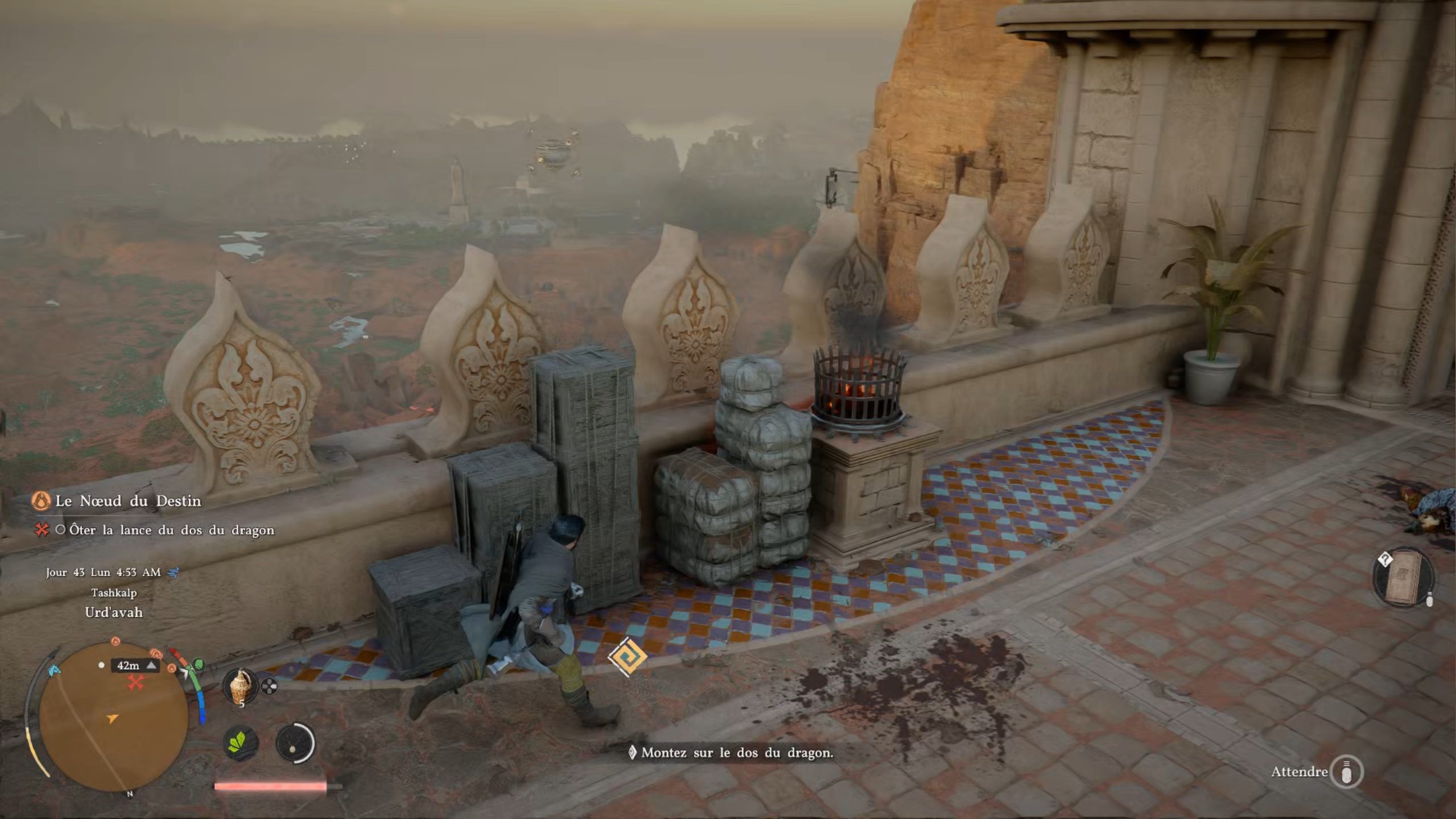Click the green head icon near minimap

[x=199, y=664]
